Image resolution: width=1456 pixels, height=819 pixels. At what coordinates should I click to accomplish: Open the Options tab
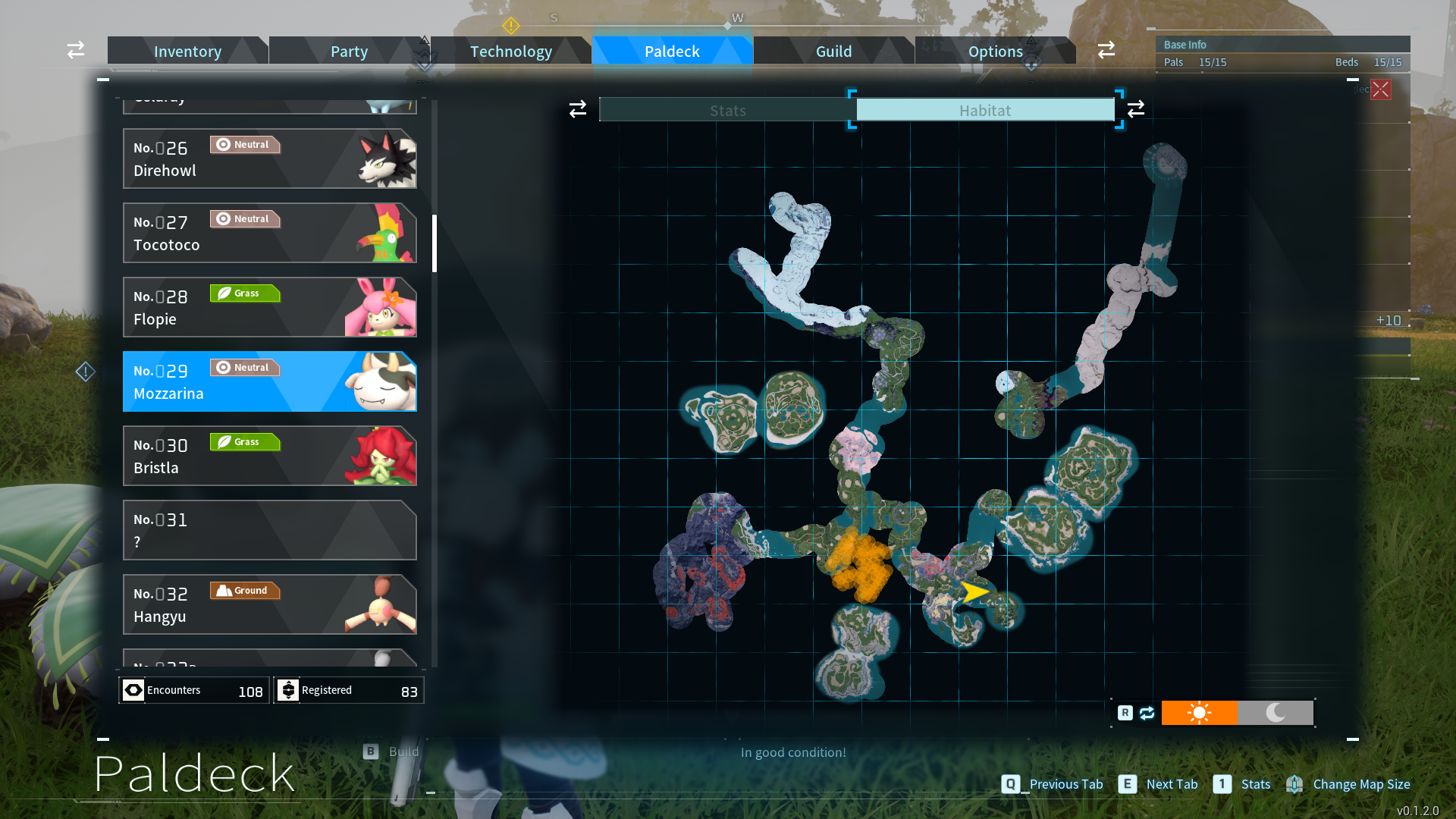point(995,51)
